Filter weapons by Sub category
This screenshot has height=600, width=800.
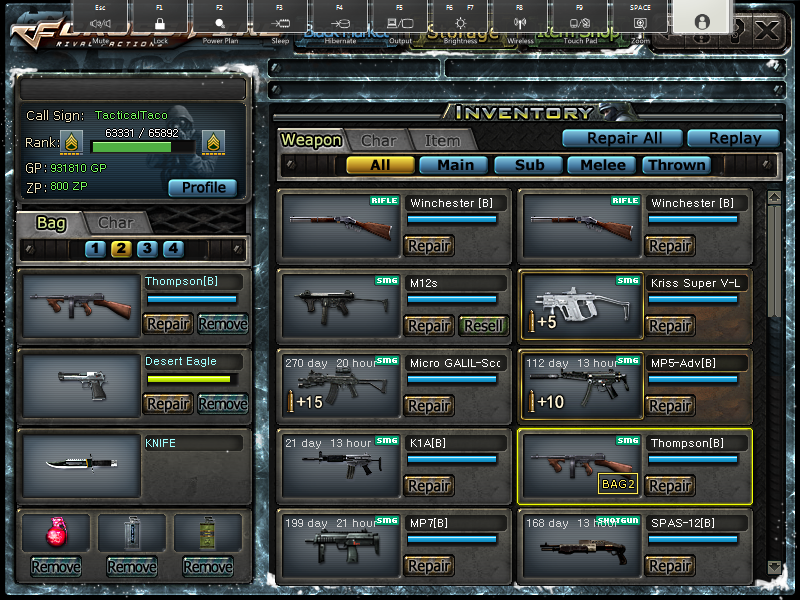(x=529, y=165)
